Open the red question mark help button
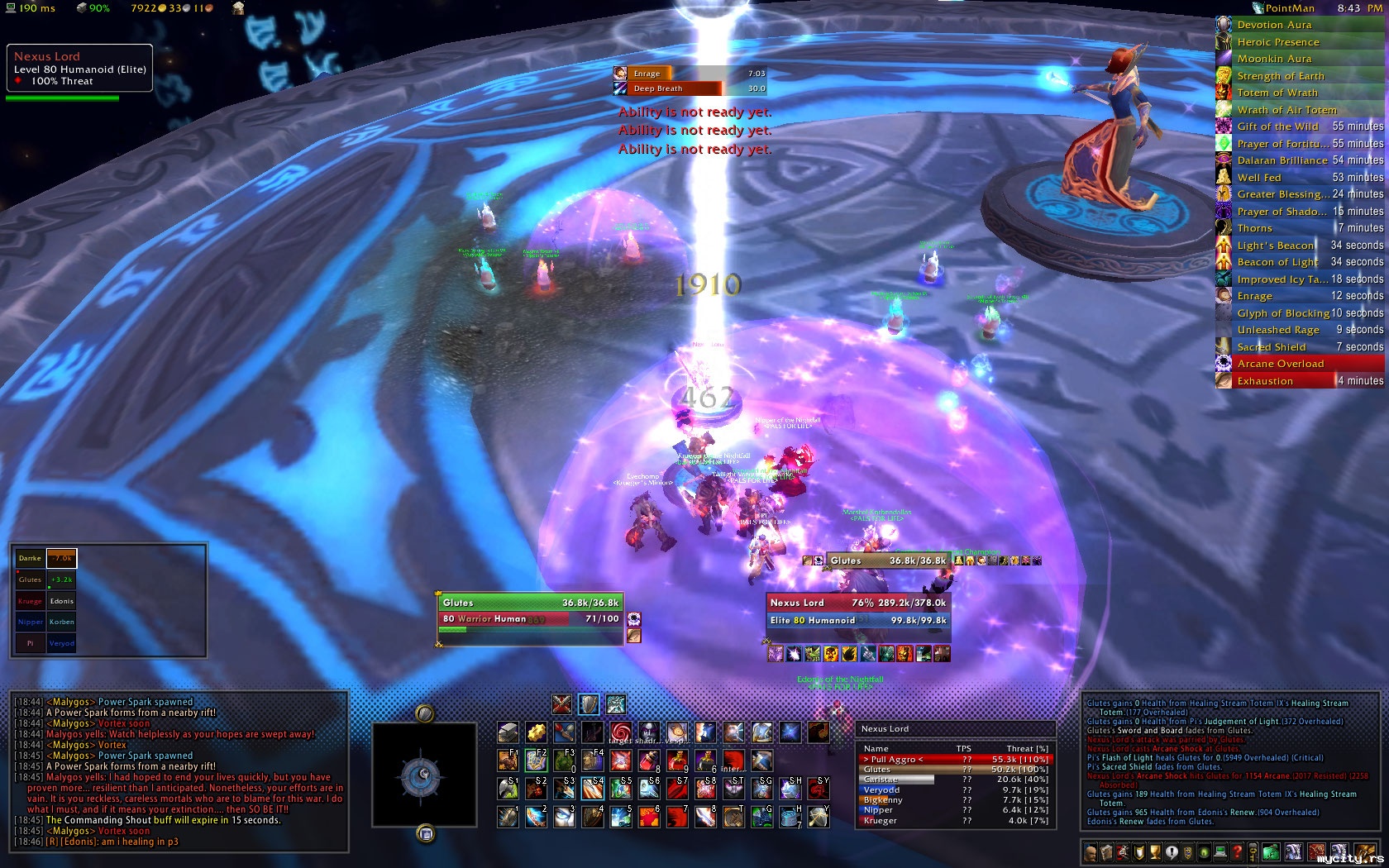The width and height of the screenshot is (1389, 868). pyautogui.click(x=1237, y=852)
